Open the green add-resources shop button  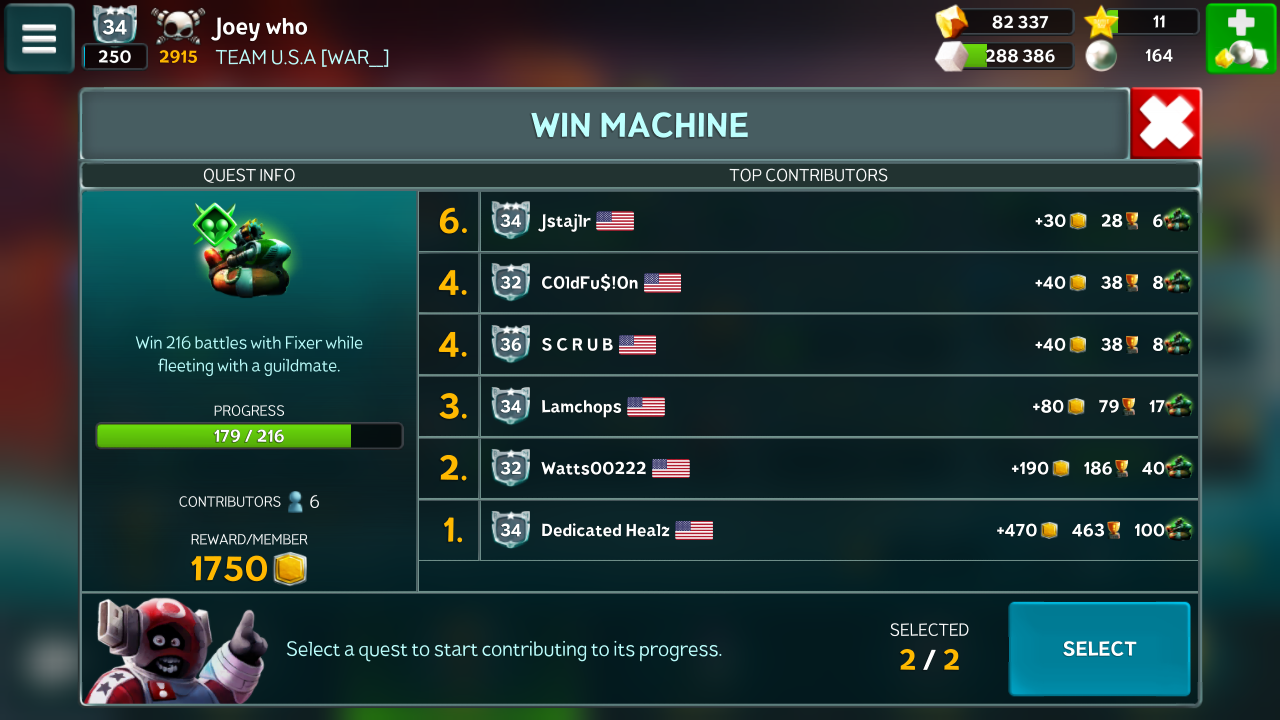tap(1240, 39)
